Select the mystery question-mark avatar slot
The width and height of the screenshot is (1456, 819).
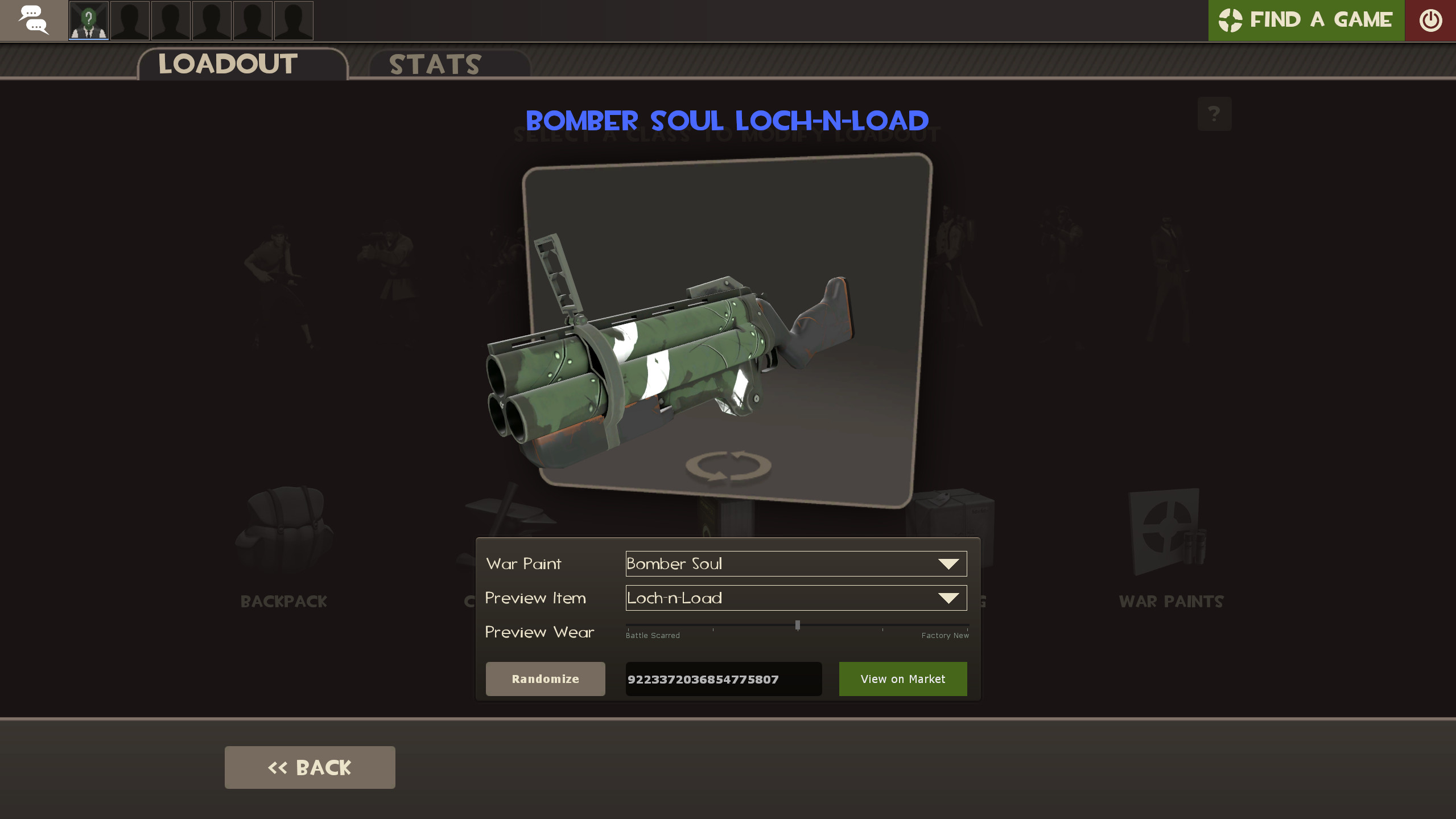[88, 20]
